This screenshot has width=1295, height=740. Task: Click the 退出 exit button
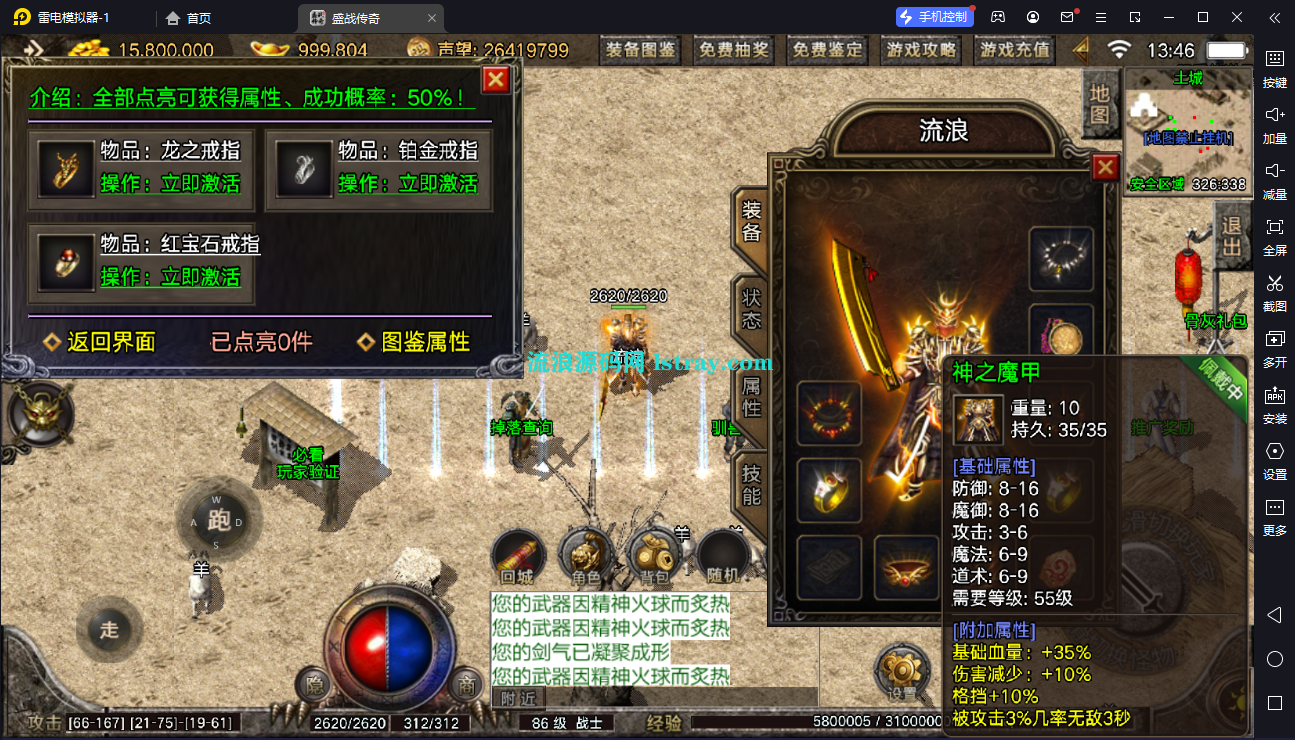click(1232, 236)
